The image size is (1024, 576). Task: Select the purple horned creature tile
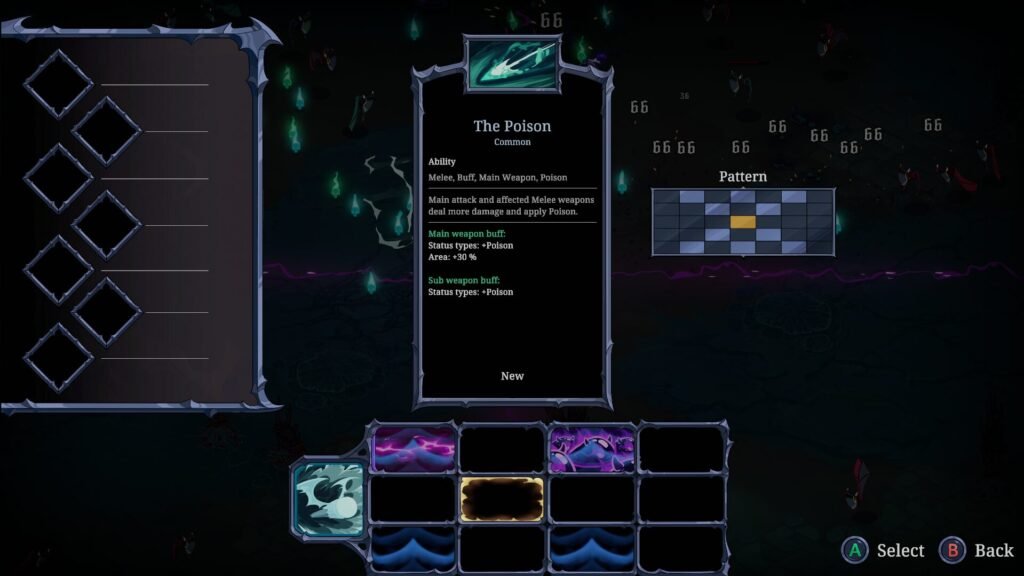(x=592, y=449)
